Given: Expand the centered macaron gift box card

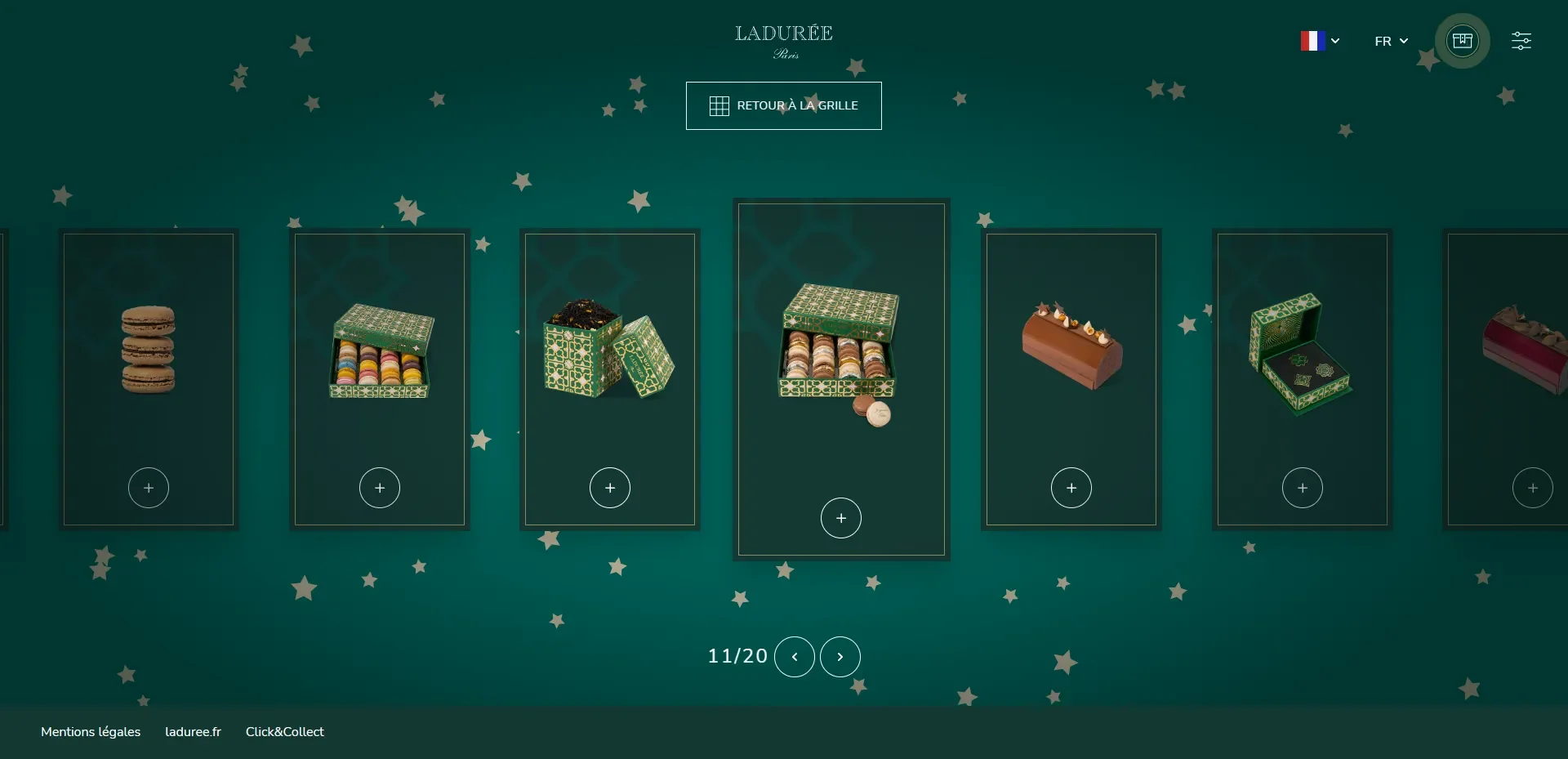Looking at the screenshot, I should tap(841, 518).
